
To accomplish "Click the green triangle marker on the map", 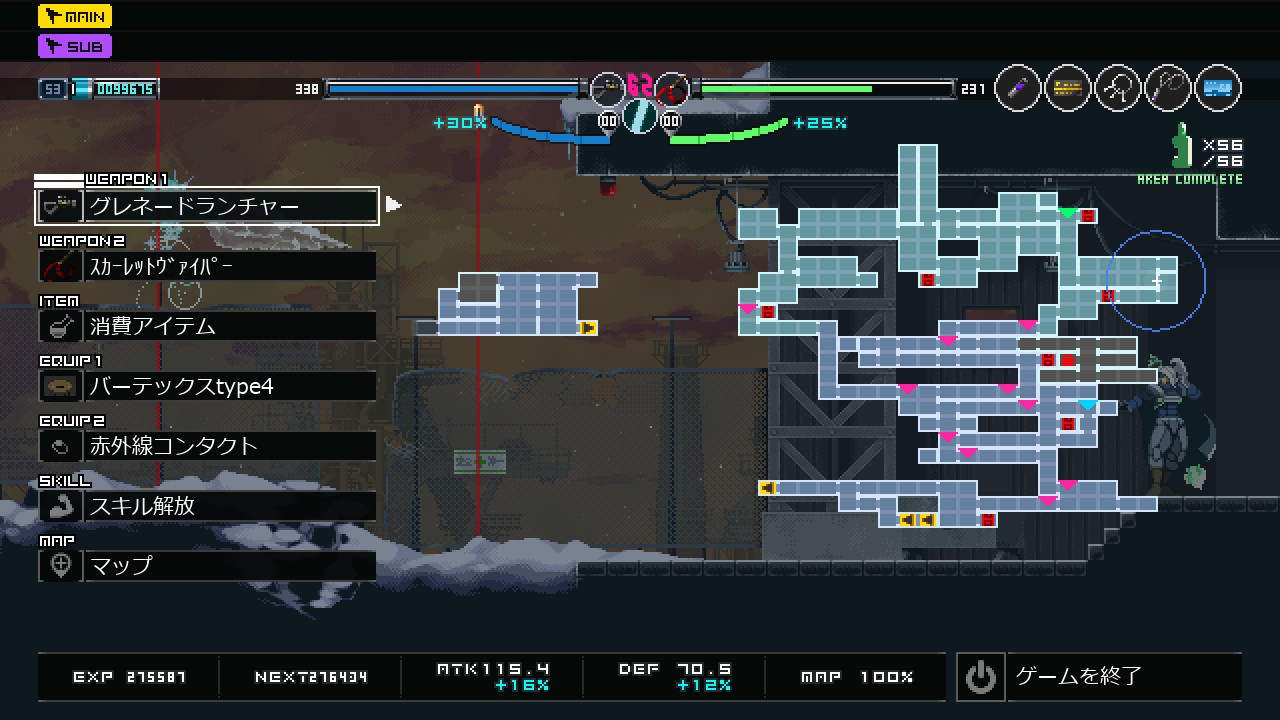I will pyautogui.click(x=1068, y=212).
